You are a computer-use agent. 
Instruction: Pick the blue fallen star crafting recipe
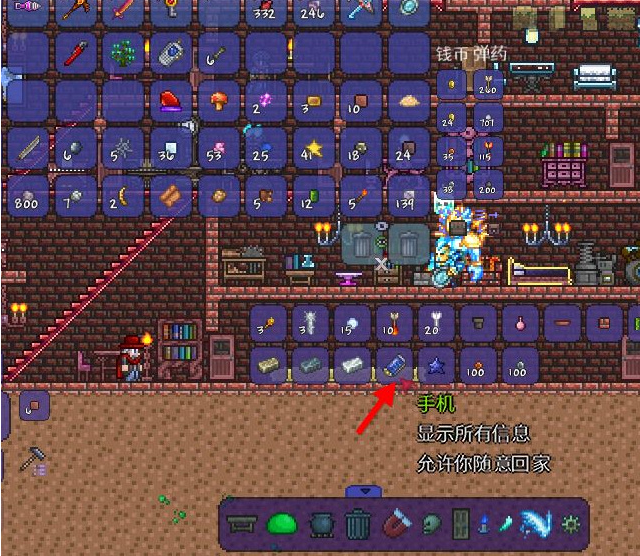point(434,364)
